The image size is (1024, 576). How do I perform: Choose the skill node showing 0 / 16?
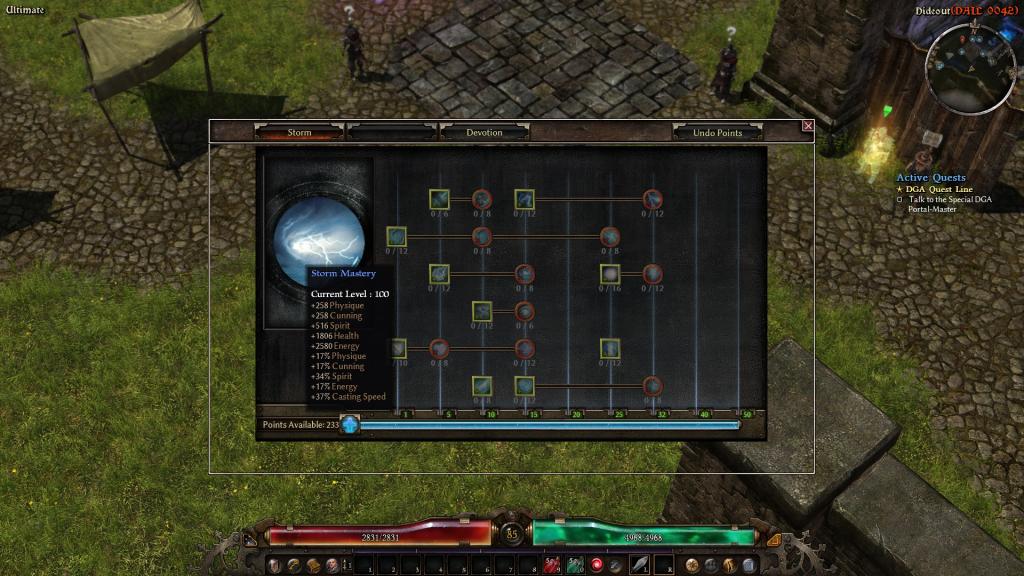[x=610, y=274]
